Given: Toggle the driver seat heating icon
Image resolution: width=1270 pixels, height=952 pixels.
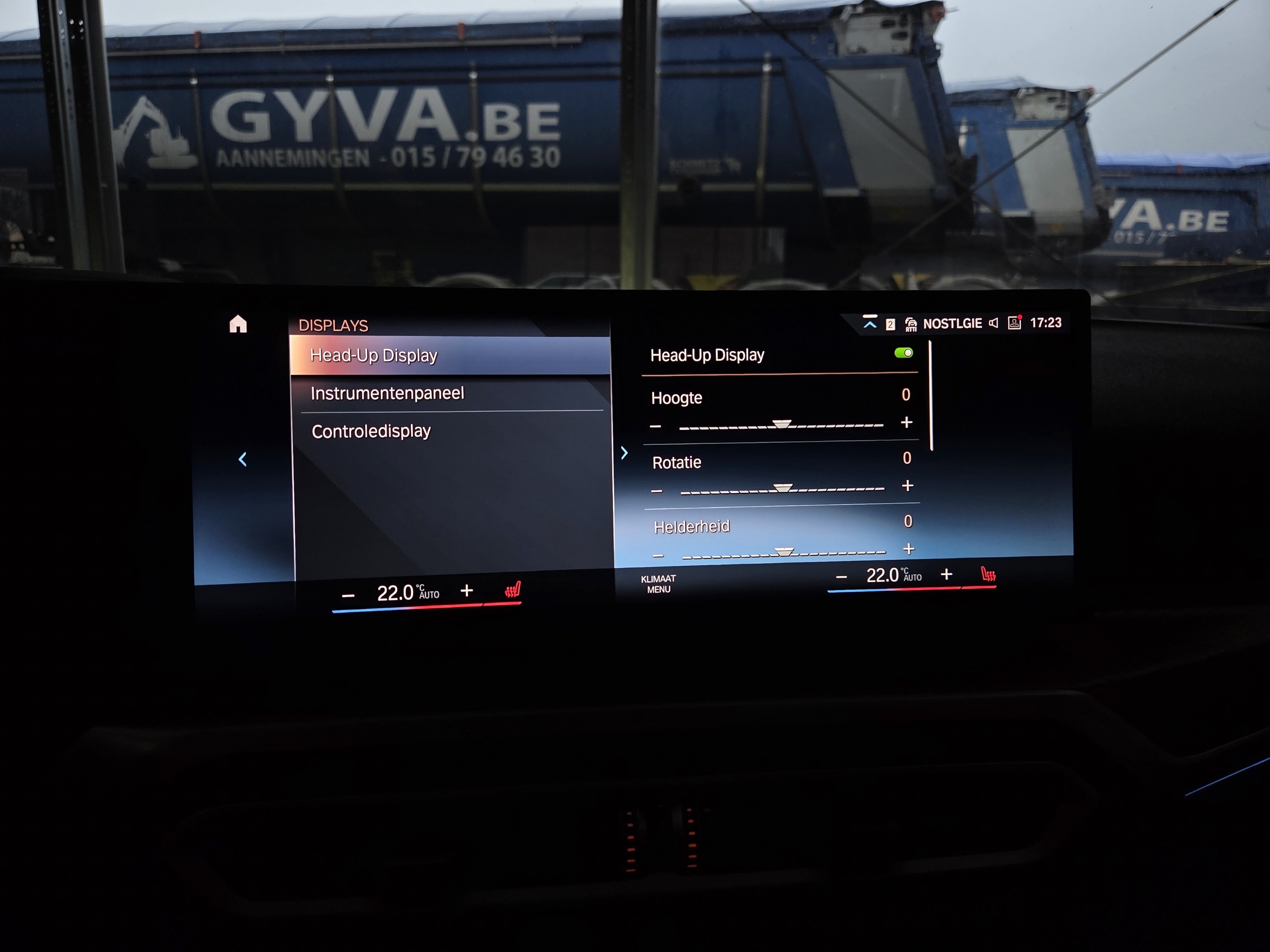Looking at the screenshot, I should [513, 590].
